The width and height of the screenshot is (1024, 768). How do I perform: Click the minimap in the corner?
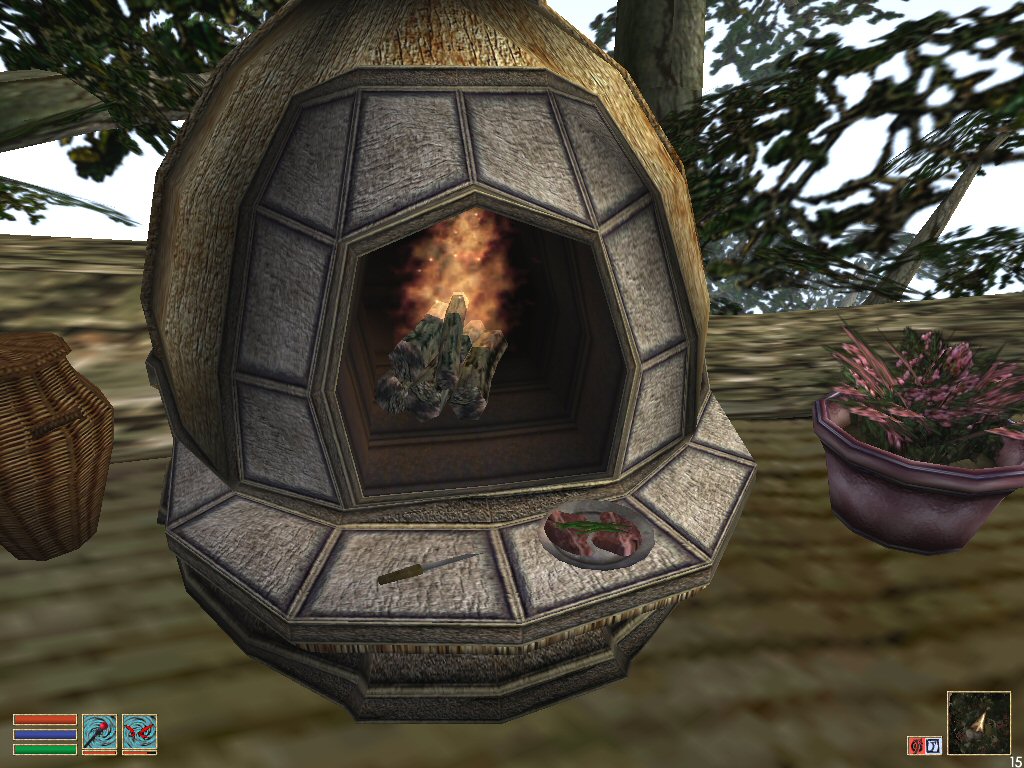pos(978,723)
